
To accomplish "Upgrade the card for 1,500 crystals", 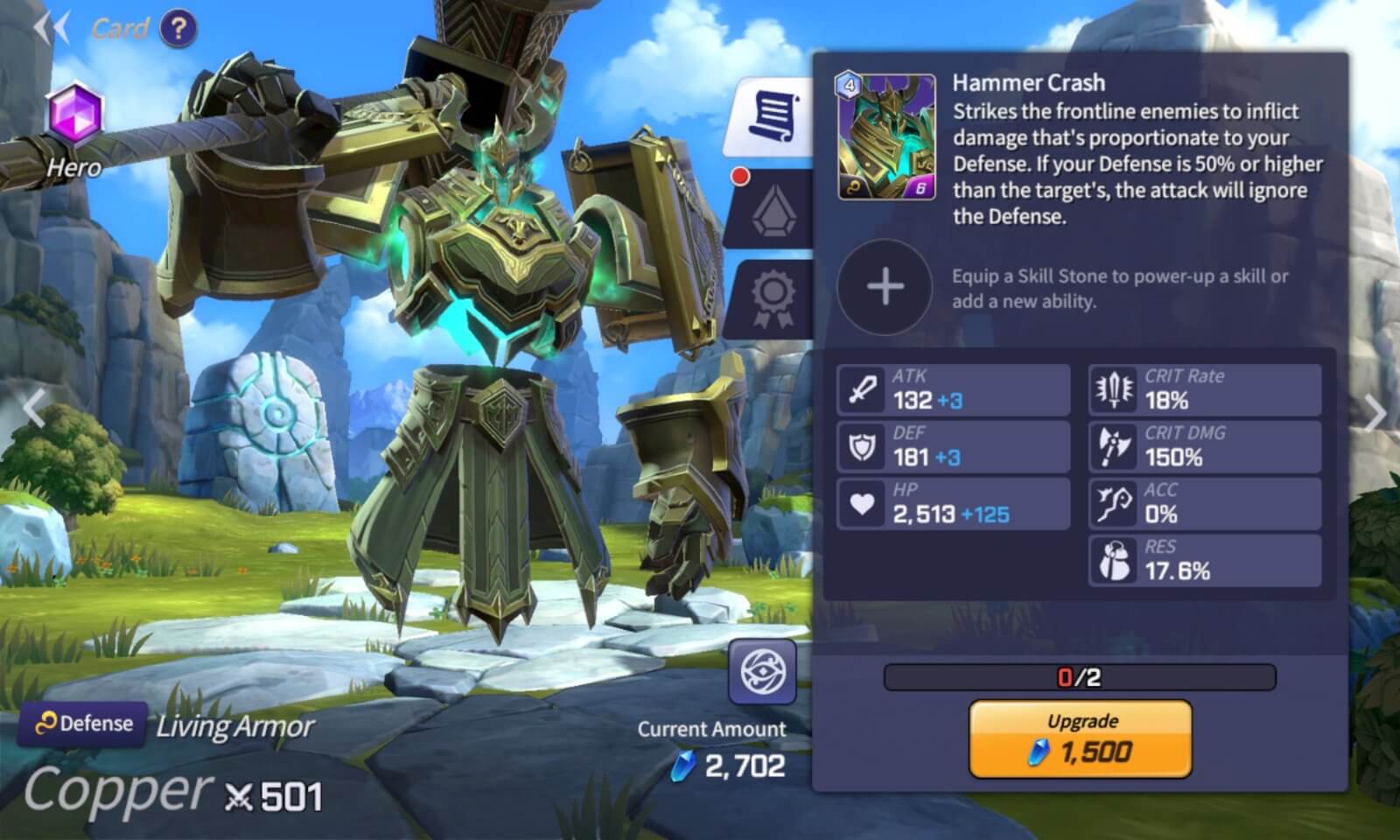I will point(1080,738).
